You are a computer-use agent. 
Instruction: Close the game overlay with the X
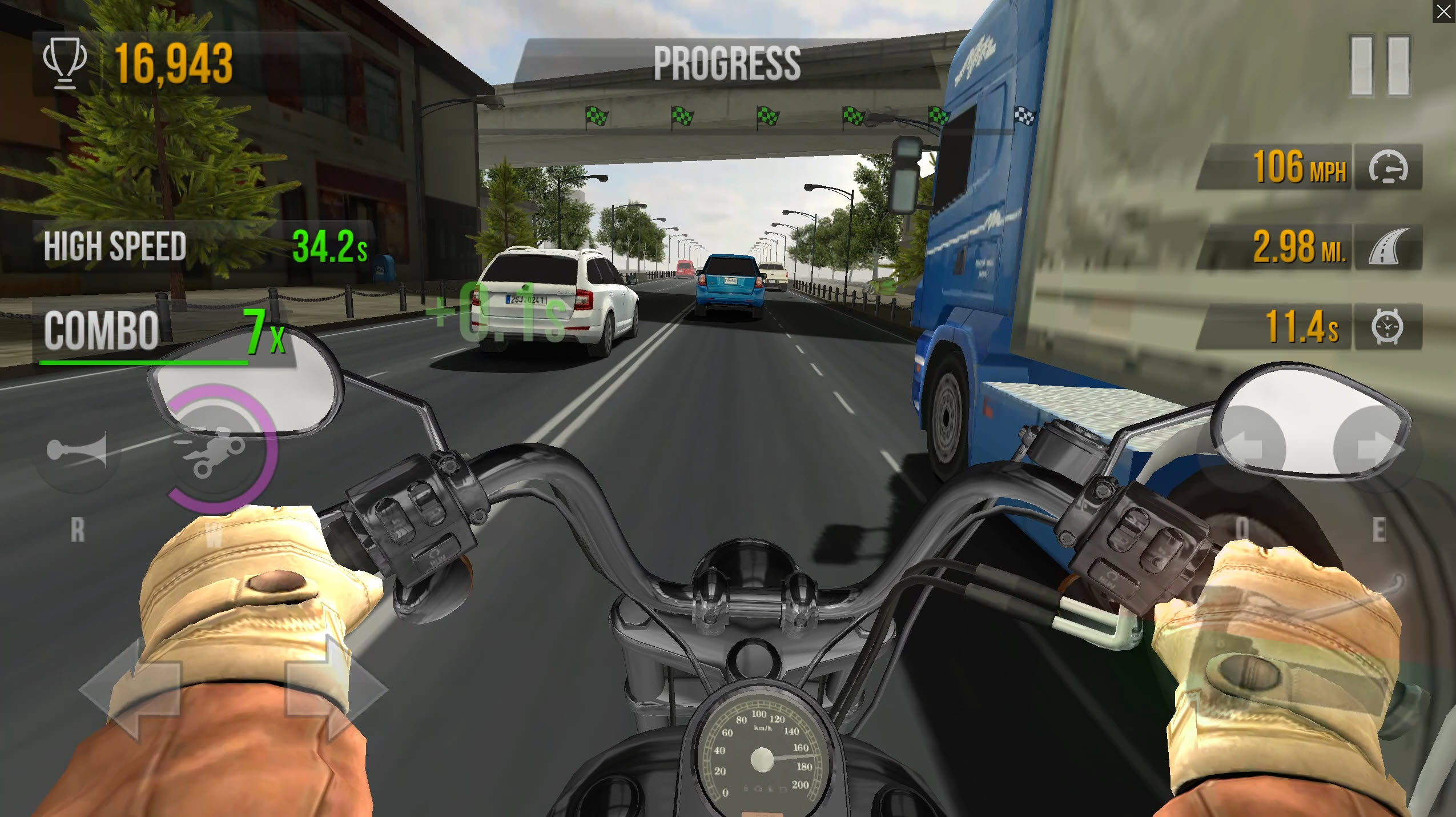pyautogui.click(x=1444, y=10)
